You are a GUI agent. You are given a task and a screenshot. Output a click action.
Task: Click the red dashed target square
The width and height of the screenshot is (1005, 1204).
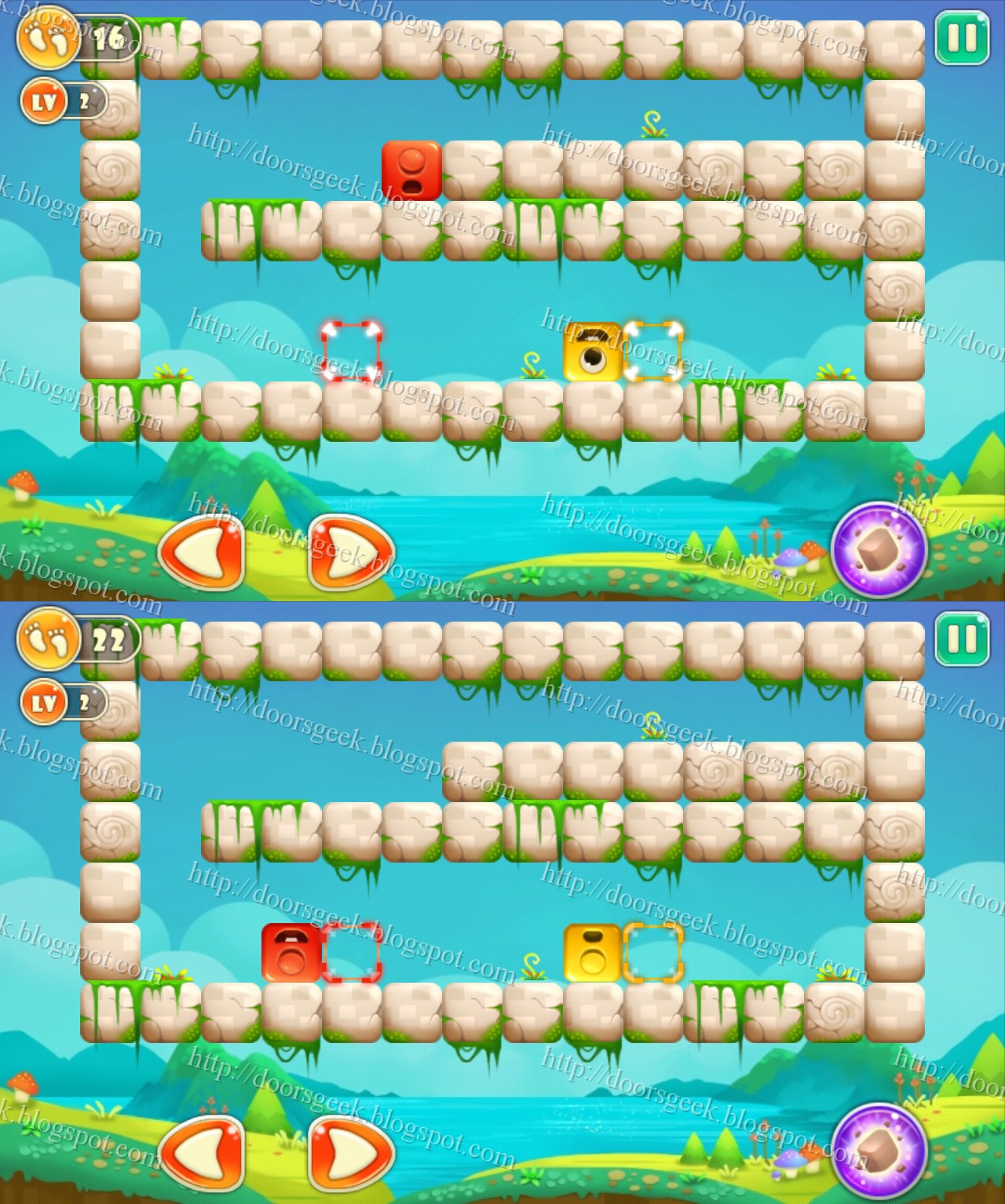pyautogui.click(x=350, y=353)
